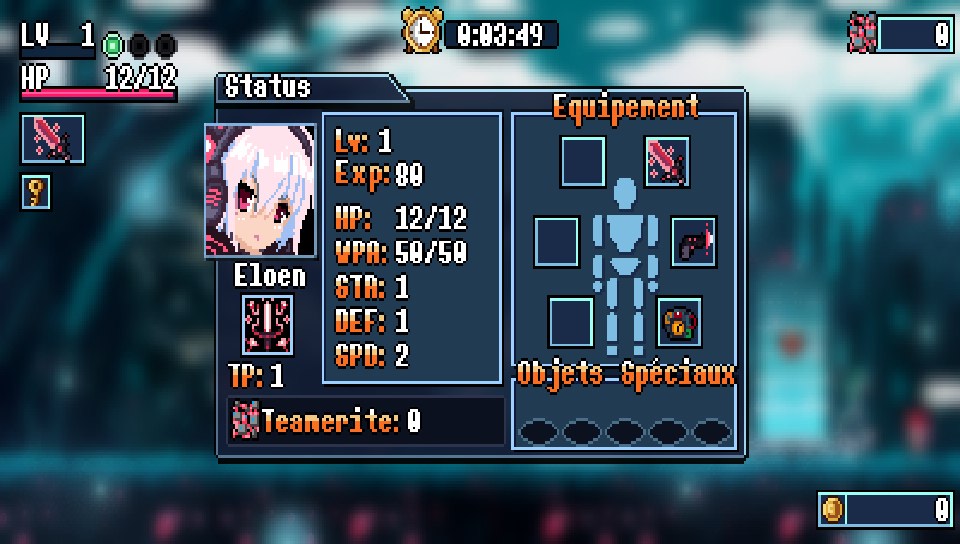Select the compass accessory equipment slot

coord(679,322)
